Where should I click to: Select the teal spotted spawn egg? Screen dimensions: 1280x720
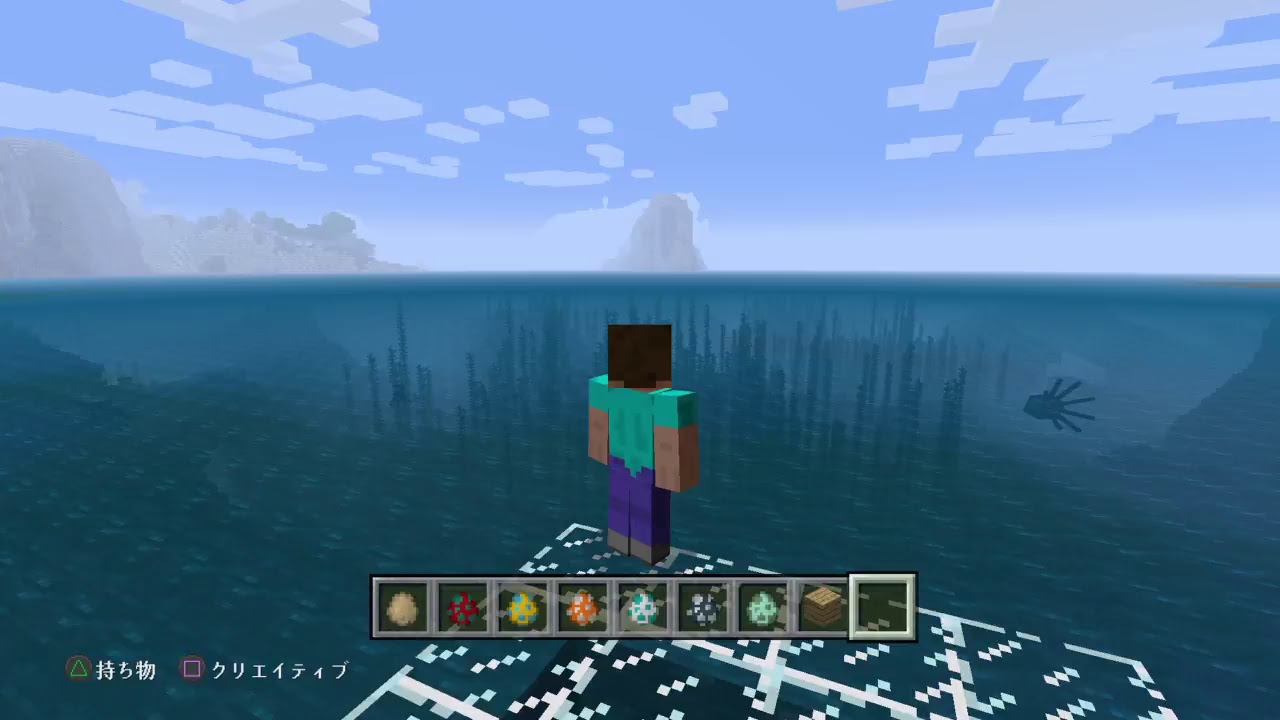[643, 607]
